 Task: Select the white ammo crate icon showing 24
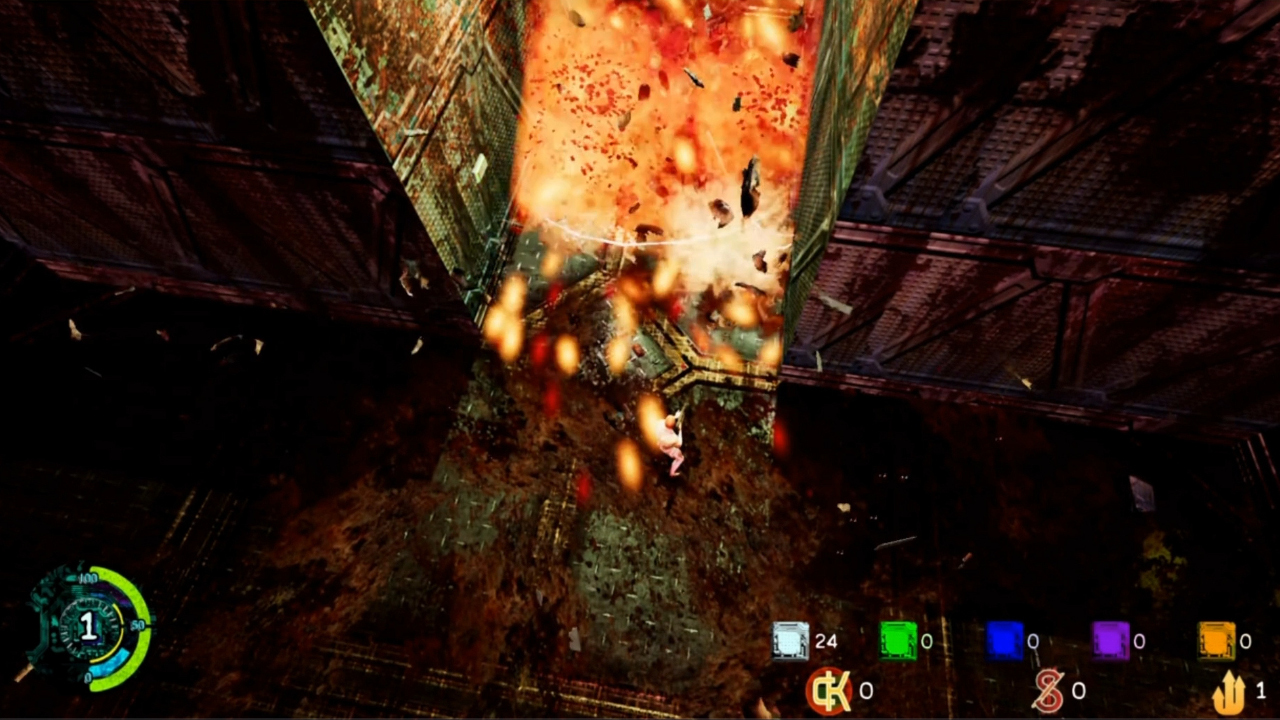coord(789,641)
